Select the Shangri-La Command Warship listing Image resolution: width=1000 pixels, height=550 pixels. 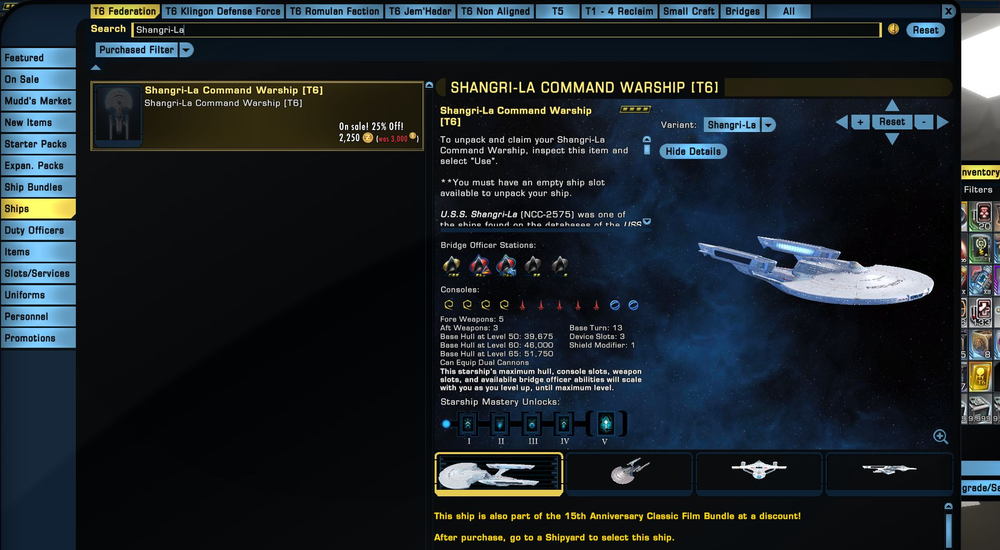click(257, 116)
